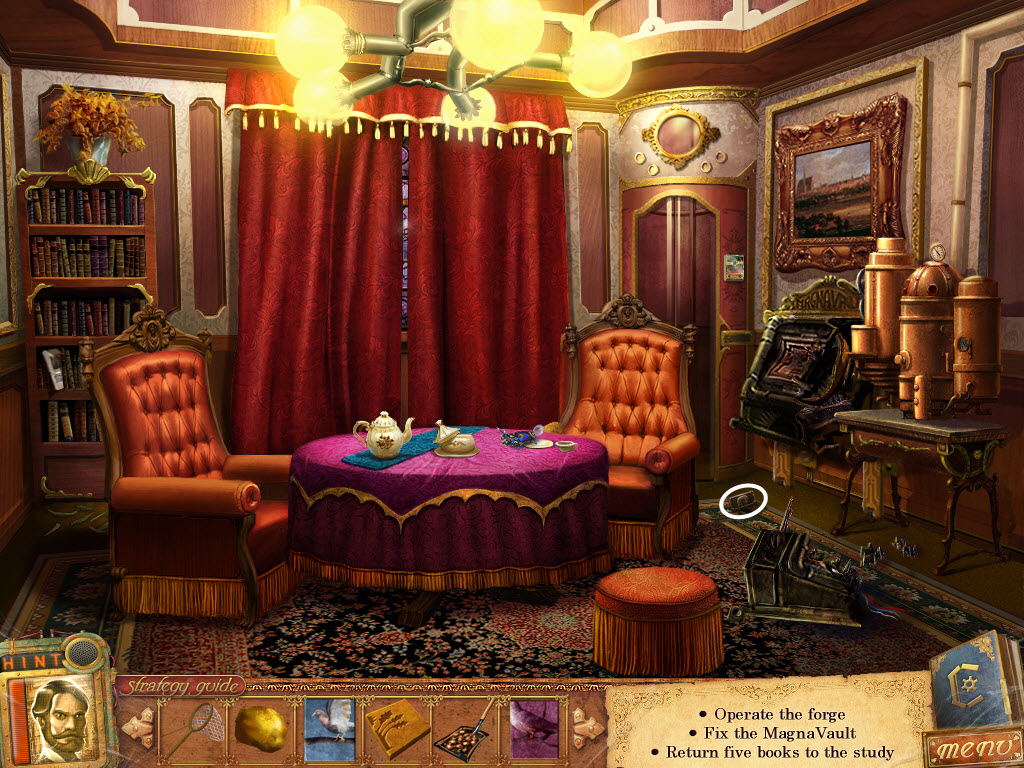Show previous inventory items with left arrow

coord(137,726)
